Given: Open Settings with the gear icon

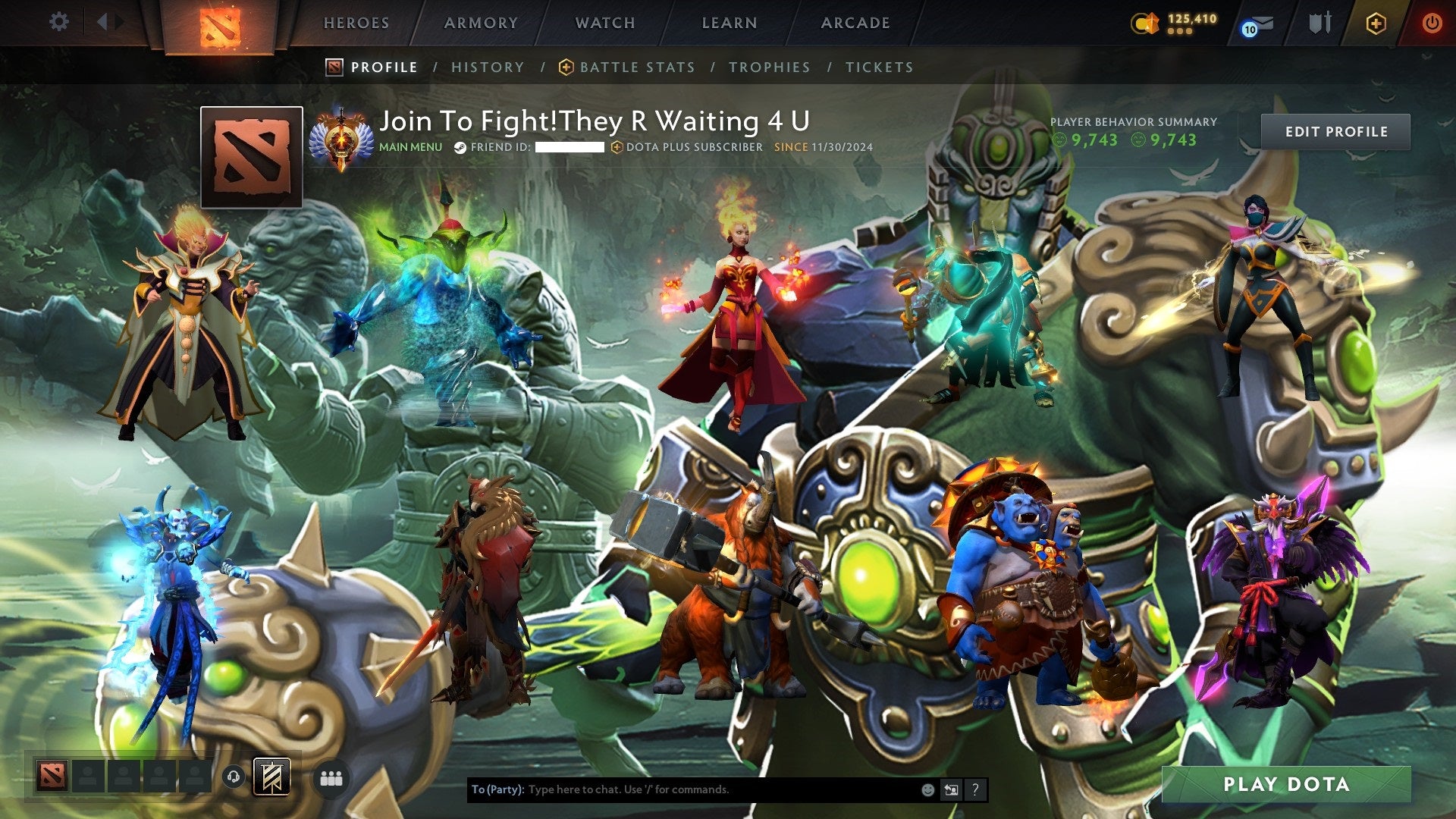Looking at the screenshot, I should [x=58, y=22].
